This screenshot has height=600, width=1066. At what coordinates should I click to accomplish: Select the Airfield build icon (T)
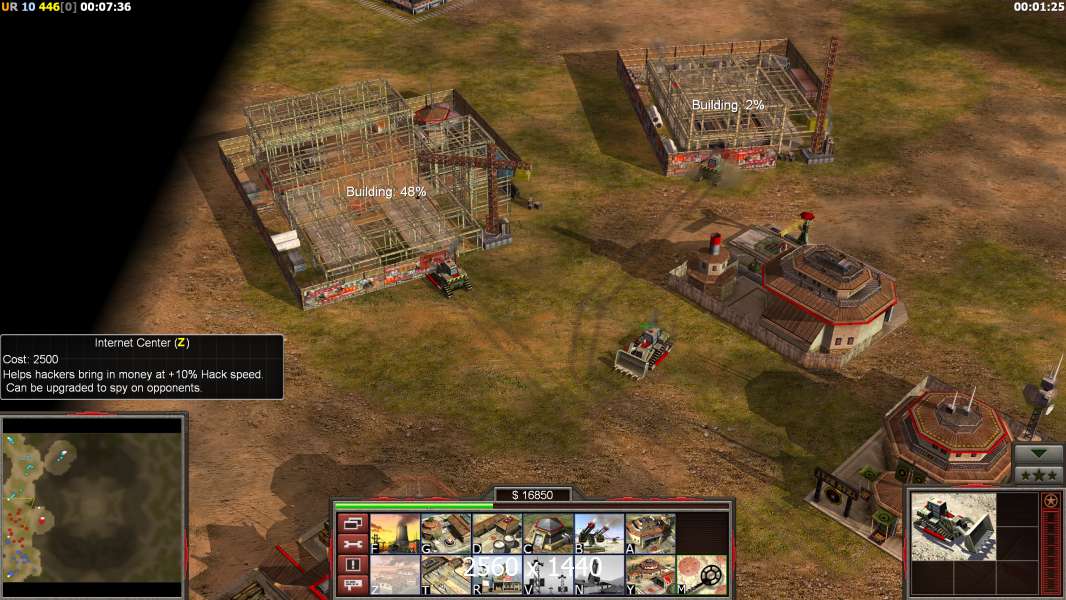coord(447,575)
